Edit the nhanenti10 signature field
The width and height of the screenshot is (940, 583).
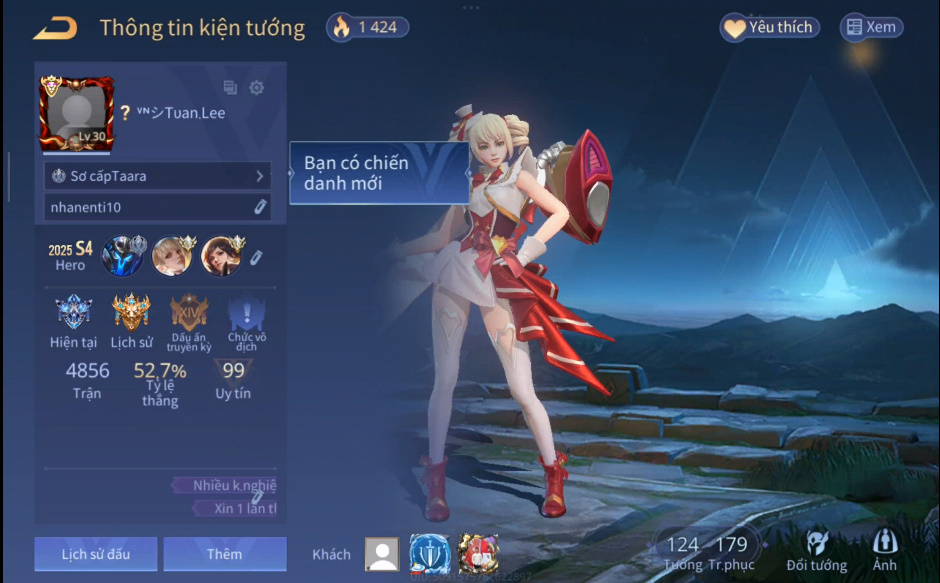click(259, 207)
